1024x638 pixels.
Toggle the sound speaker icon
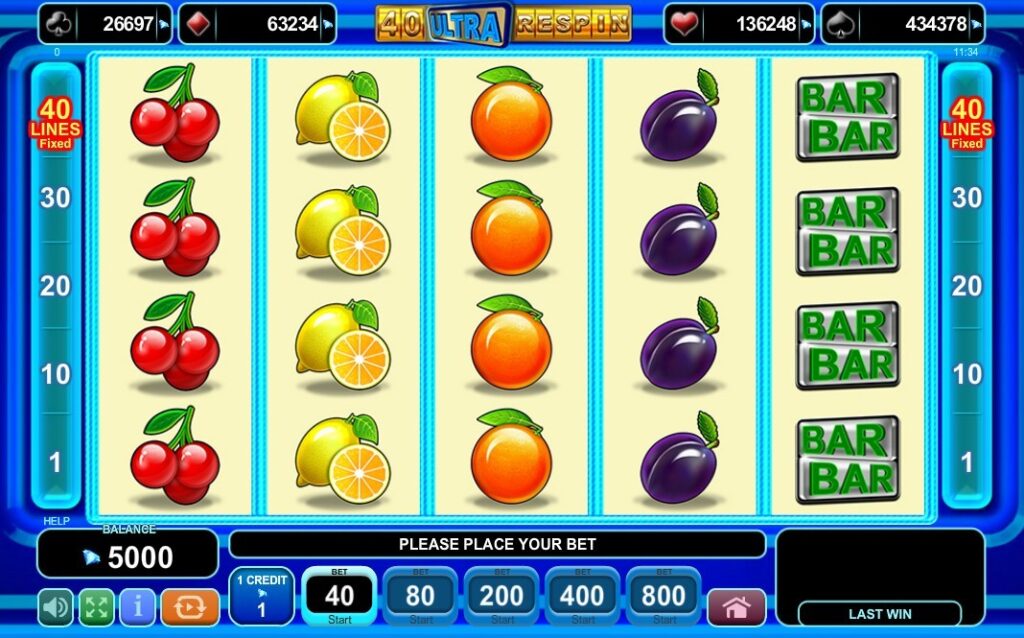(55, 607)
